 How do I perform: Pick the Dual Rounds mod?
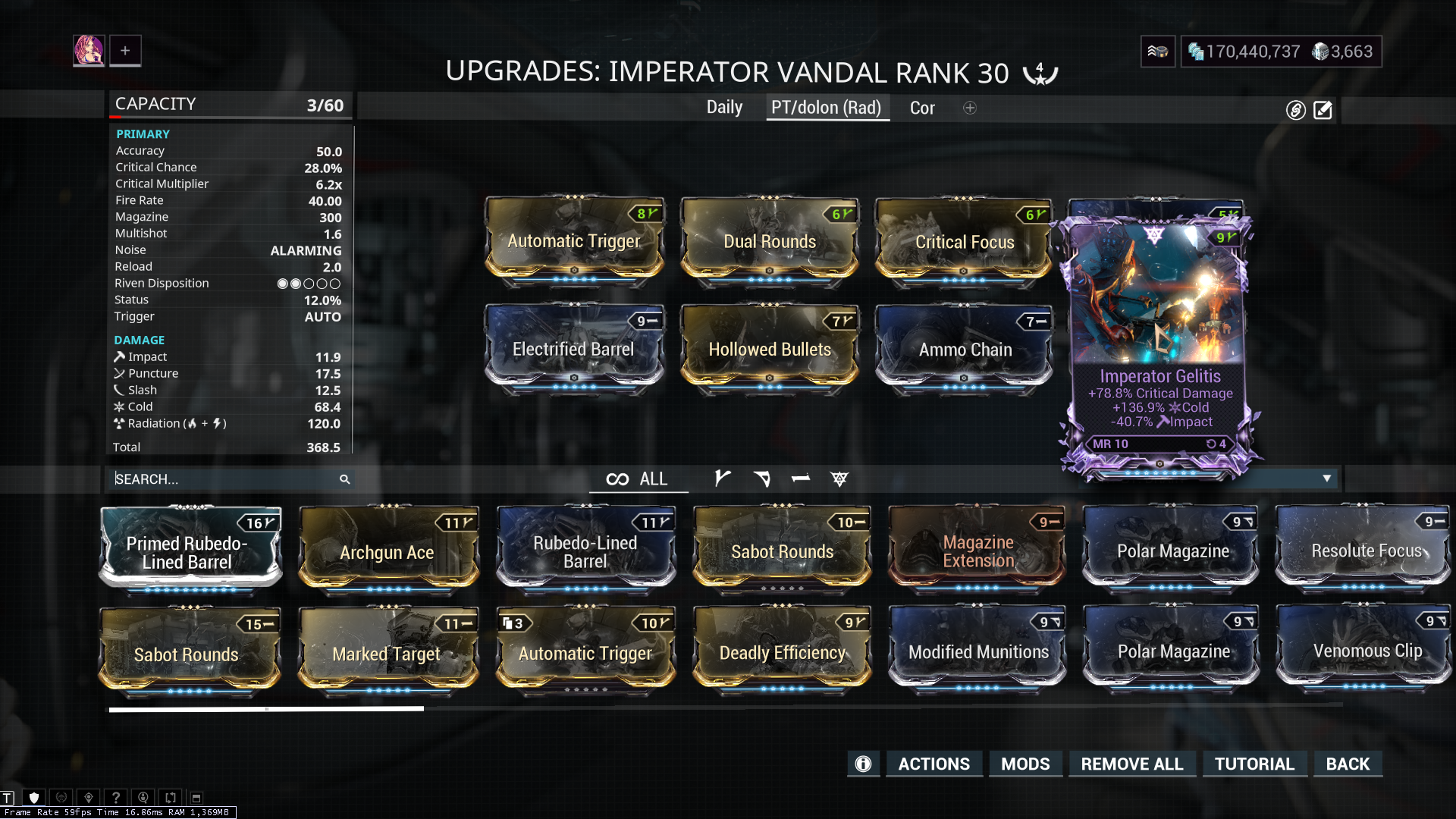click(x=770, y=241)
